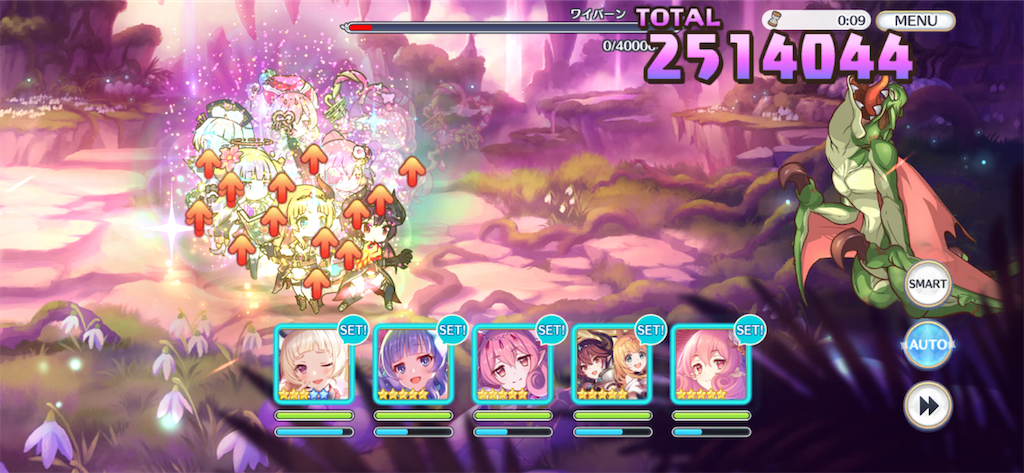The width and height of the screenshot is (1024, 473).
Task: Open the battle MENU
Action: [x=914, y=20]
